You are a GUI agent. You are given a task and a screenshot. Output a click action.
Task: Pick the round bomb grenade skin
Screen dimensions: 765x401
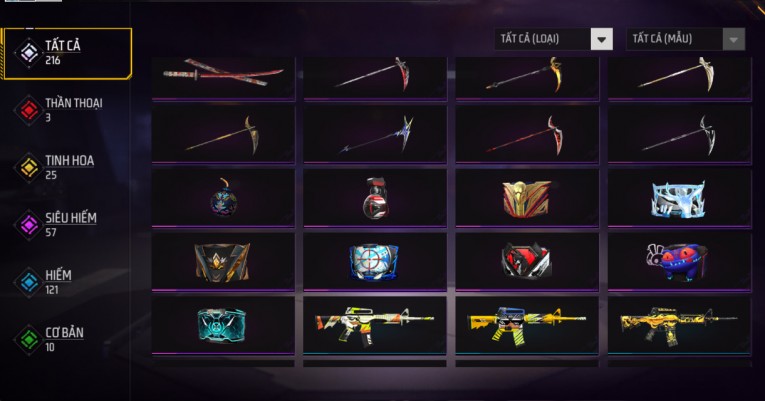(x=223, y=197)
